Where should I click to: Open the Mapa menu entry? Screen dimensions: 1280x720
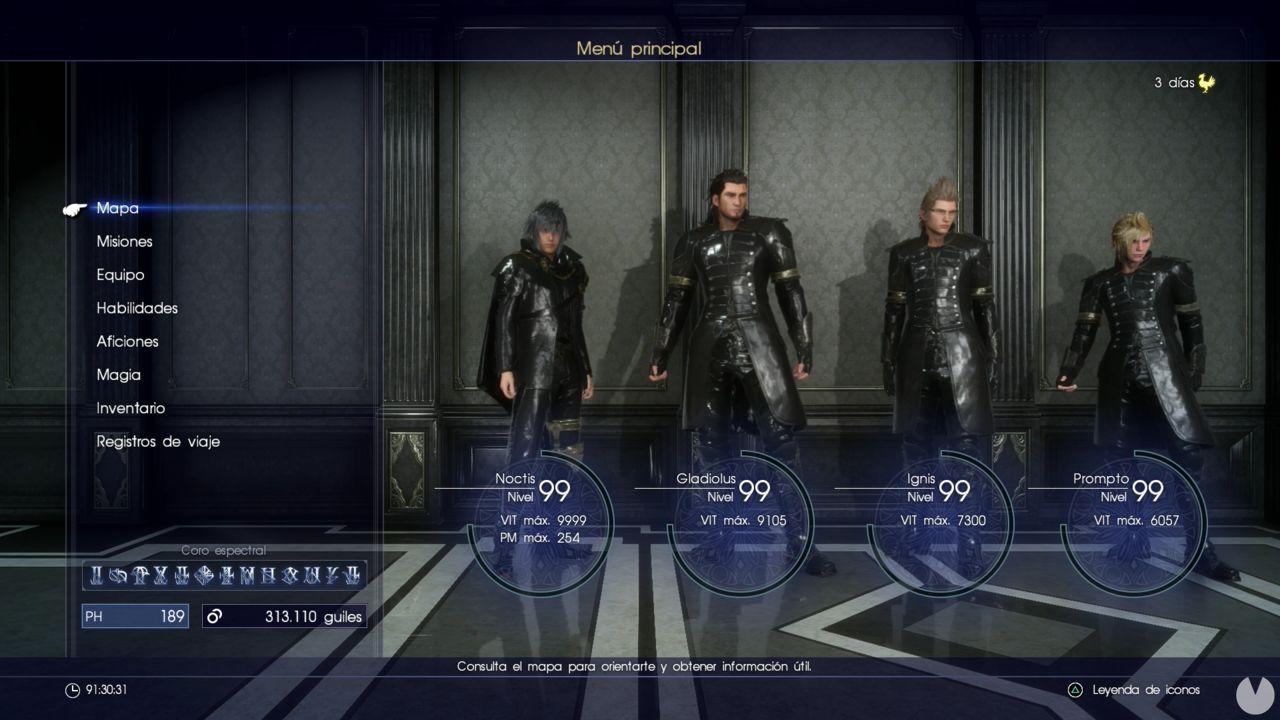116,208
